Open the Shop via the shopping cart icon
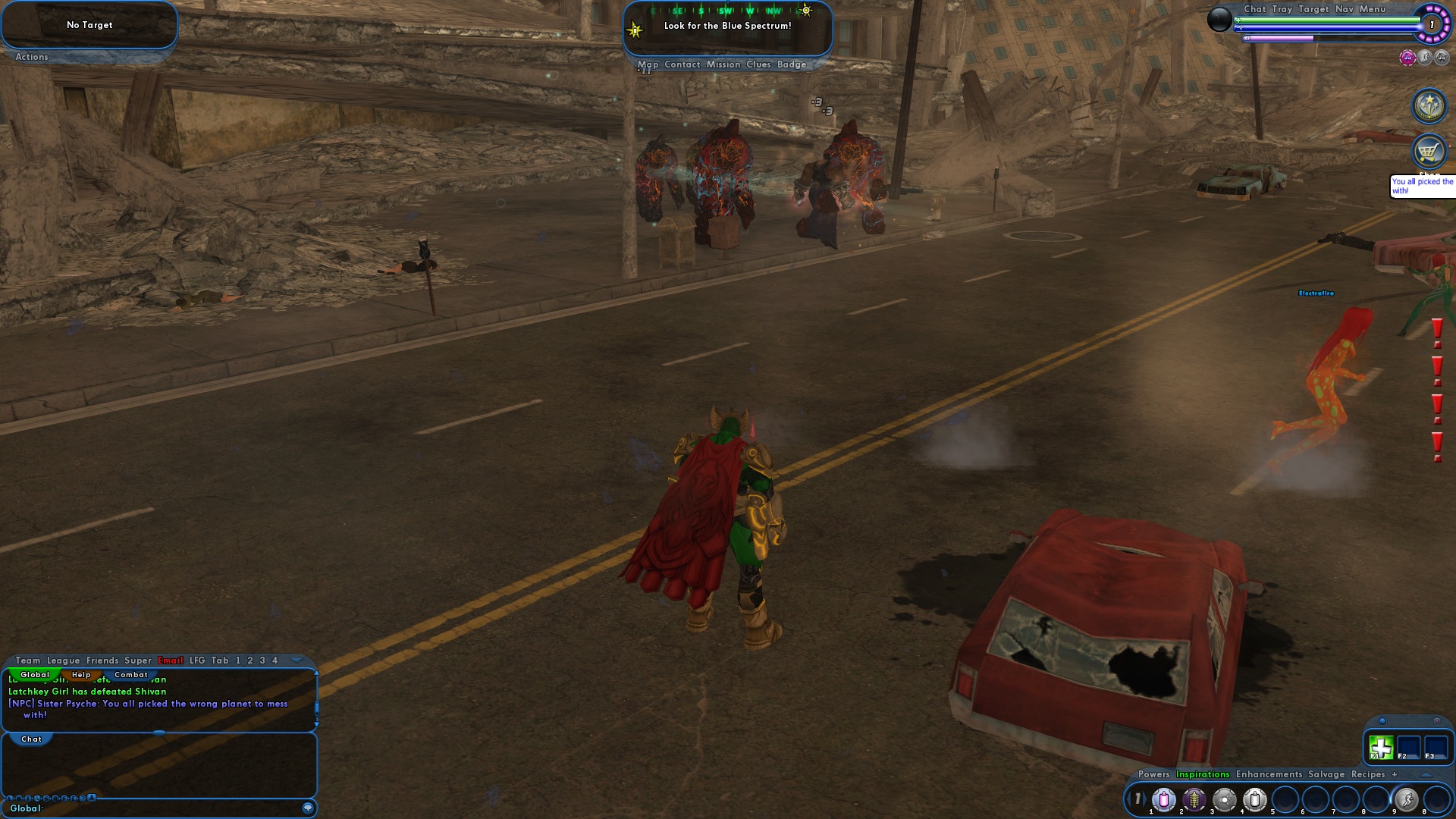Screen dimensions: 1456x819 tap(1429, 152)
